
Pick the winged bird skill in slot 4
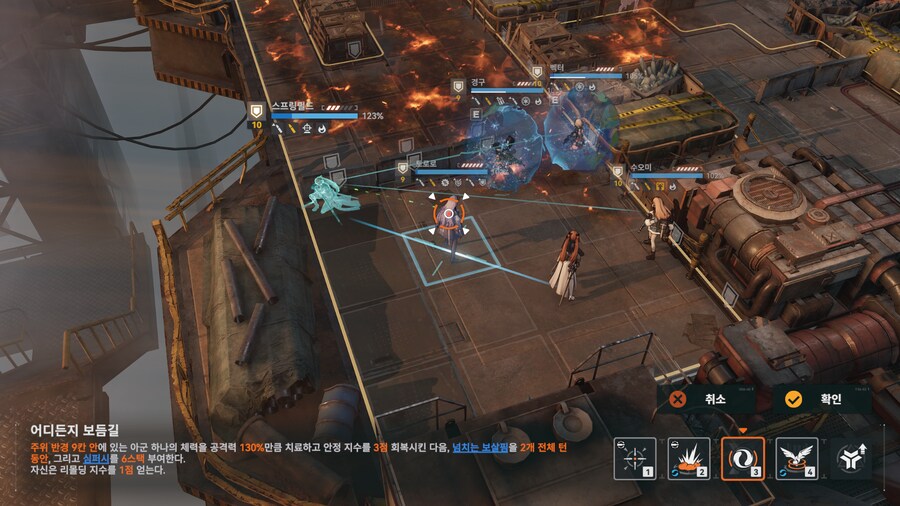[797, 458]
